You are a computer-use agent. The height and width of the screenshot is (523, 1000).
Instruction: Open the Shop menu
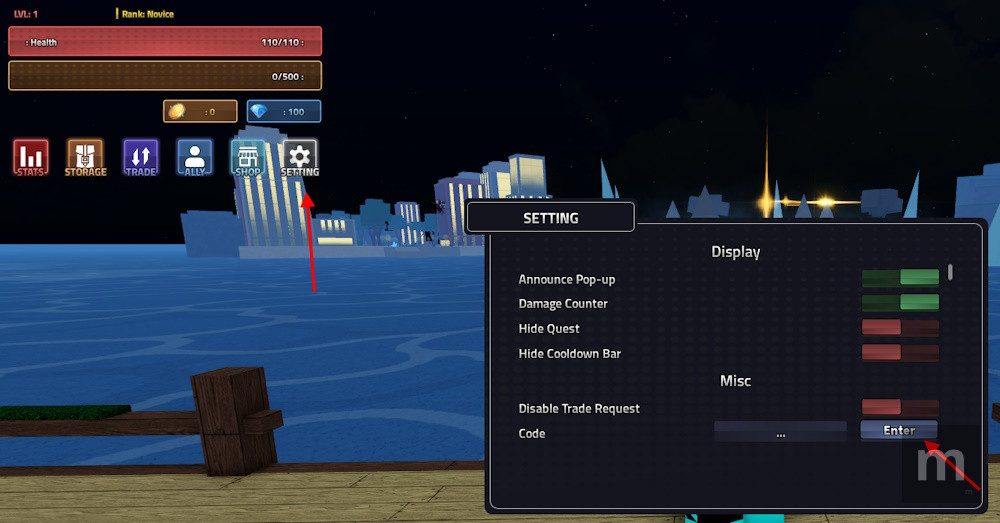pyautogui.click(x=248, y=157)
